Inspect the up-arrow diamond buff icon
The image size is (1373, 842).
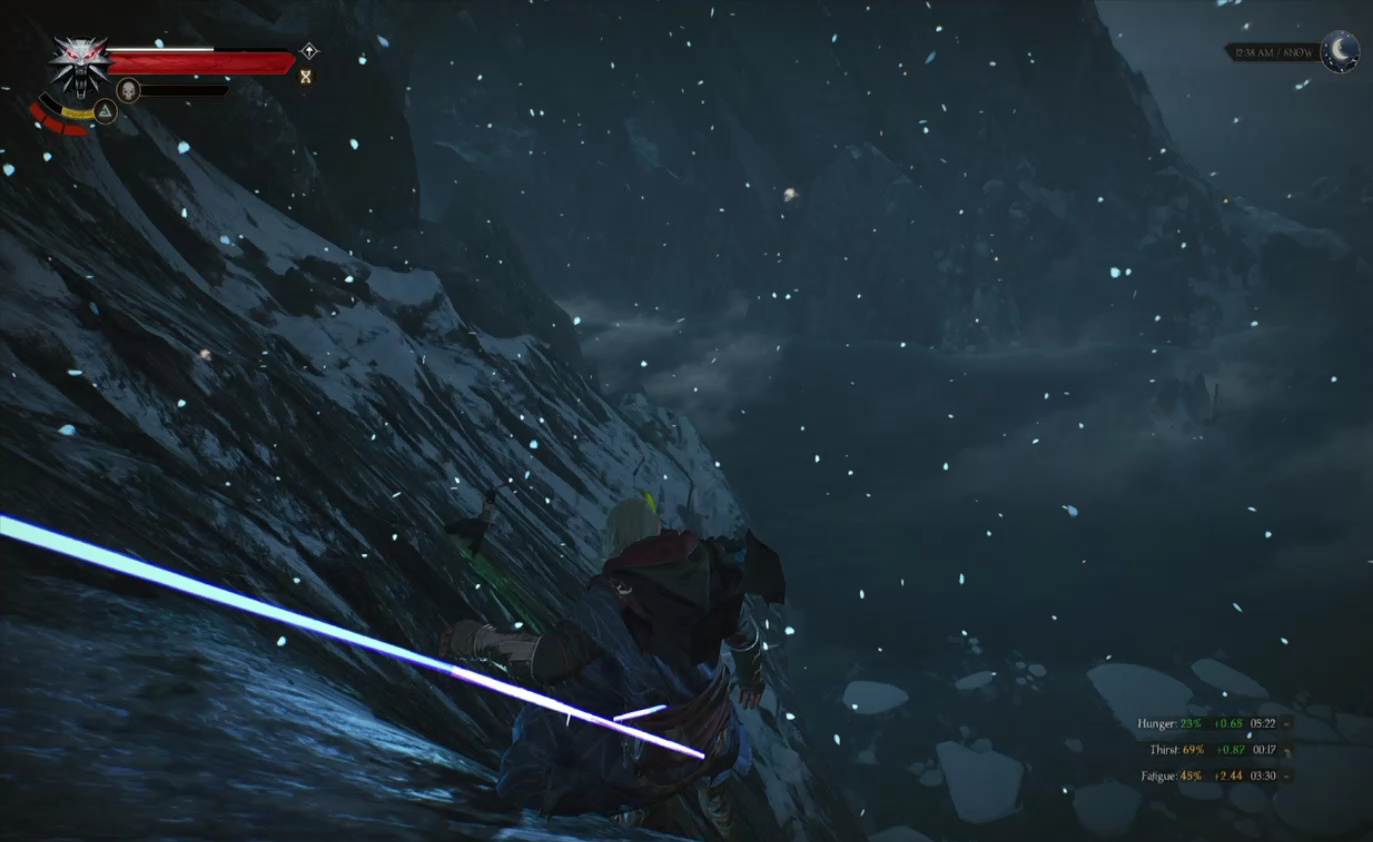tap(310, 50)
